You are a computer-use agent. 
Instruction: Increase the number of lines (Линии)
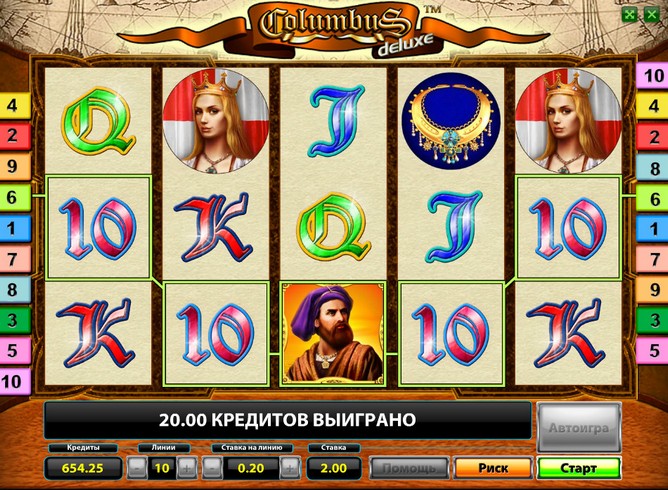pos(186,467)
